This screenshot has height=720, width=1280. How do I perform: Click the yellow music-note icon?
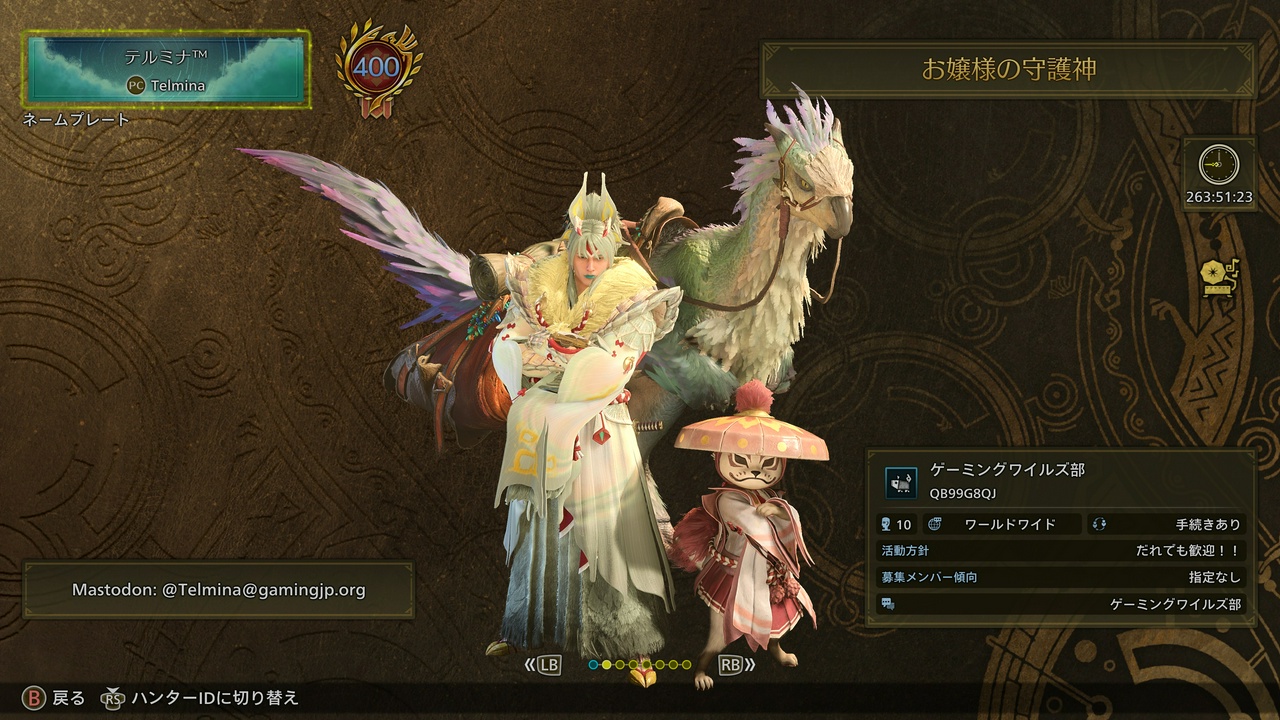[x=1220, y=278]
